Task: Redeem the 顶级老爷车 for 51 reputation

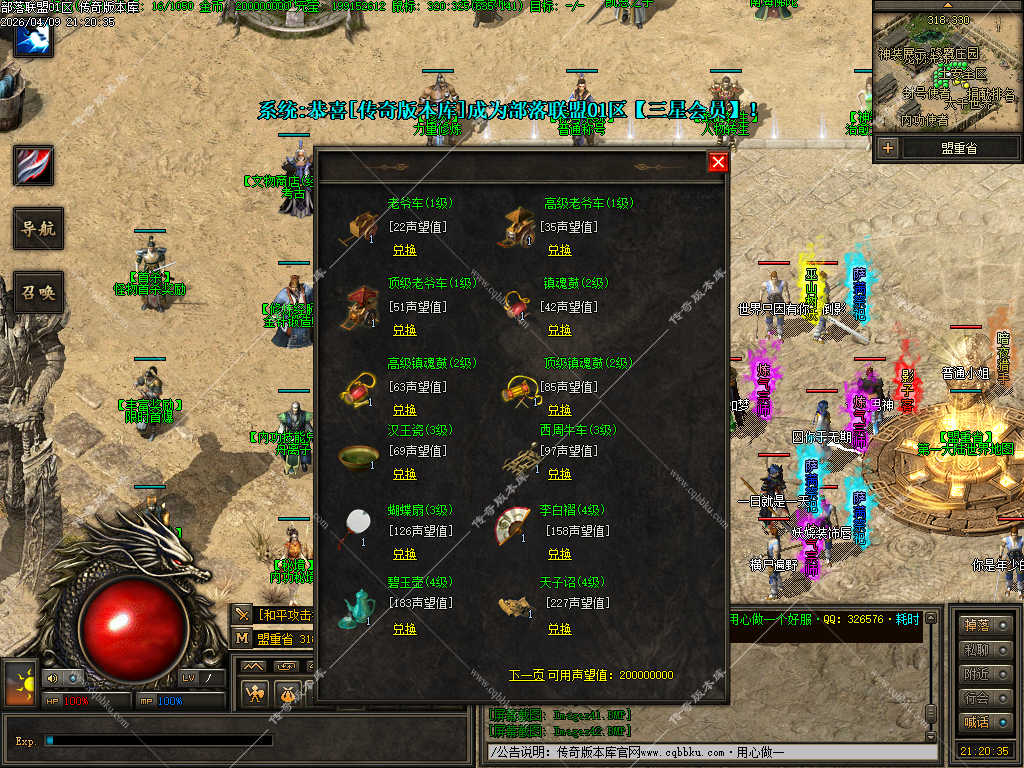Action: 404,330
